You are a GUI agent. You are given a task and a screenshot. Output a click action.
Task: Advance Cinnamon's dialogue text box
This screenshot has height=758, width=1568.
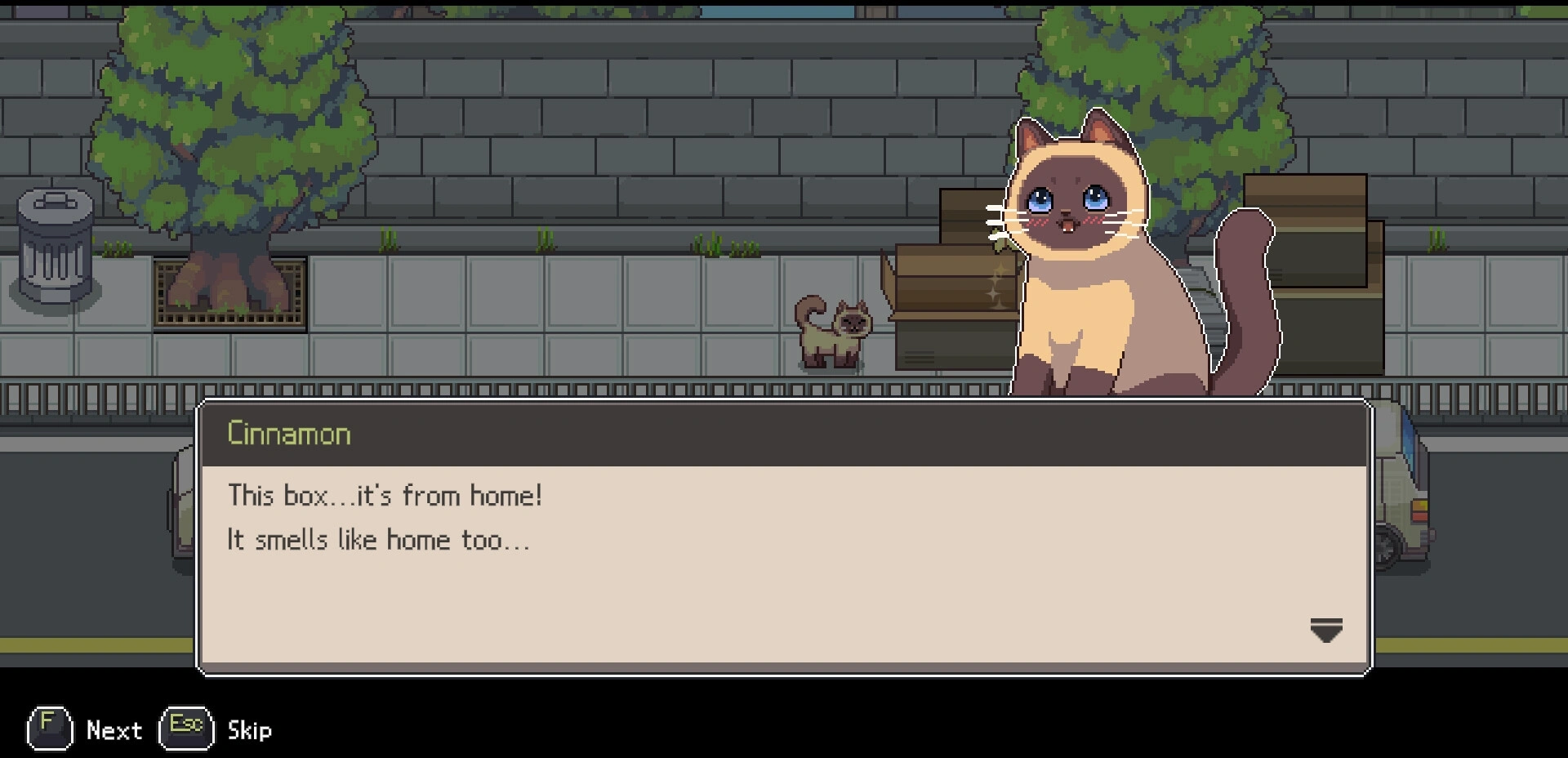[782, 564]
